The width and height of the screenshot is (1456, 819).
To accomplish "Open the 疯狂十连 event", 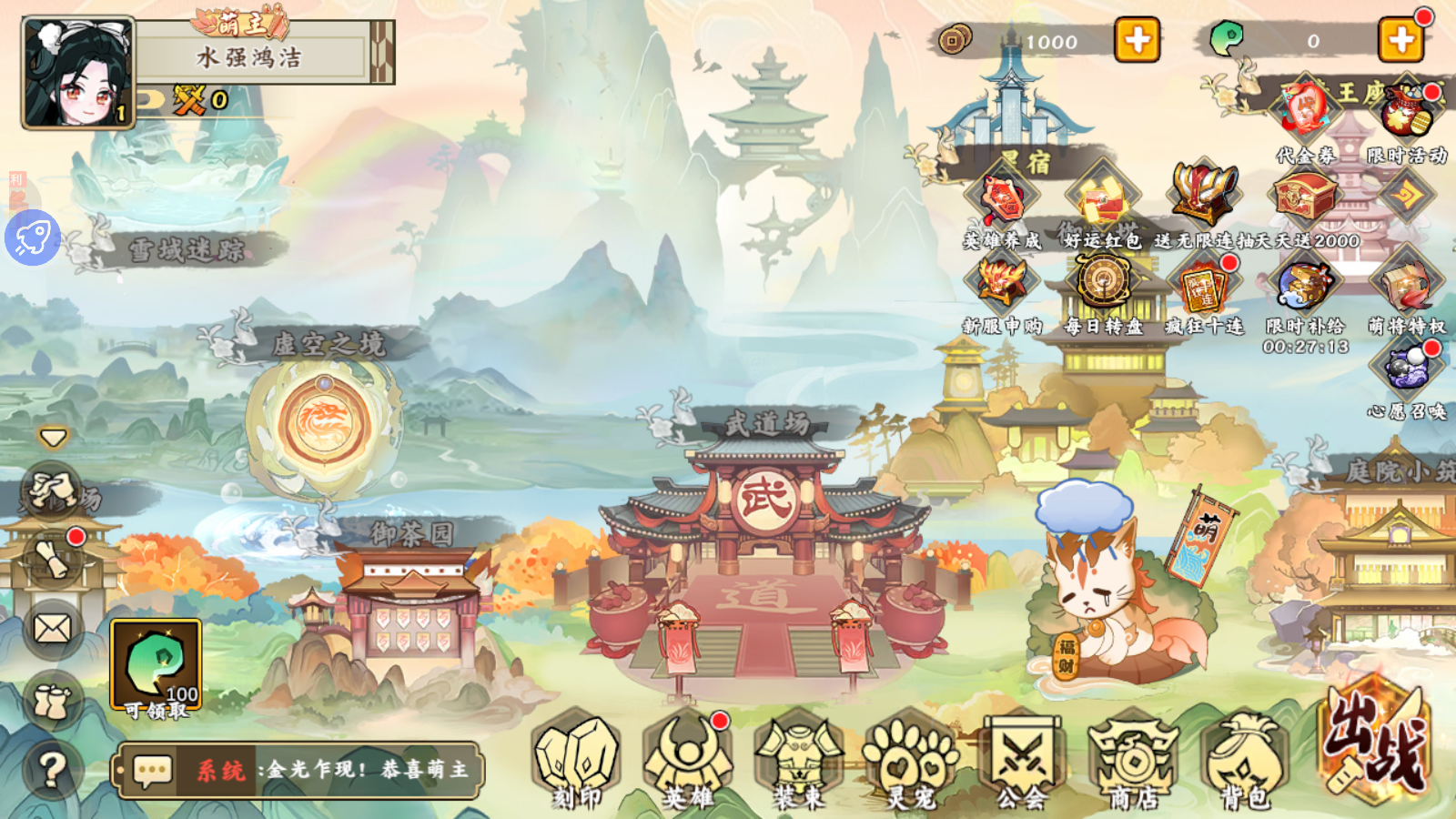I will point(1204,288).
